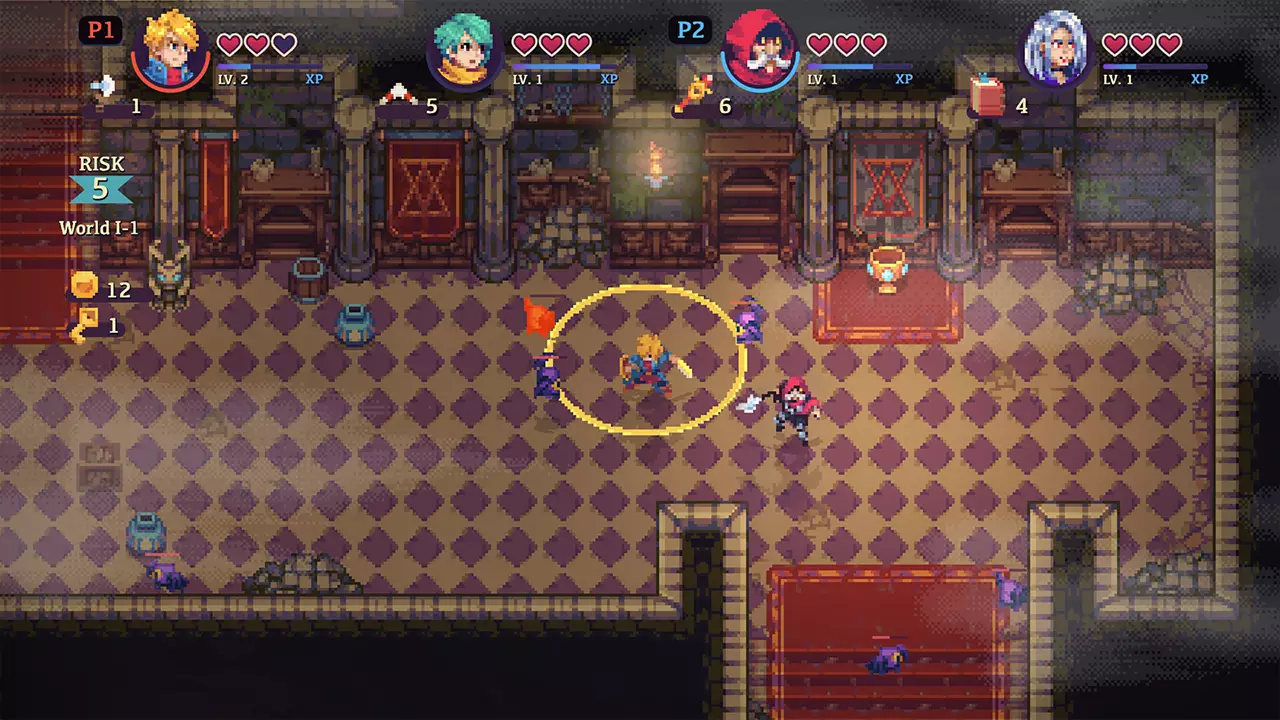Click the P2 player badge

pyautogui.click(x=690, y=30)
